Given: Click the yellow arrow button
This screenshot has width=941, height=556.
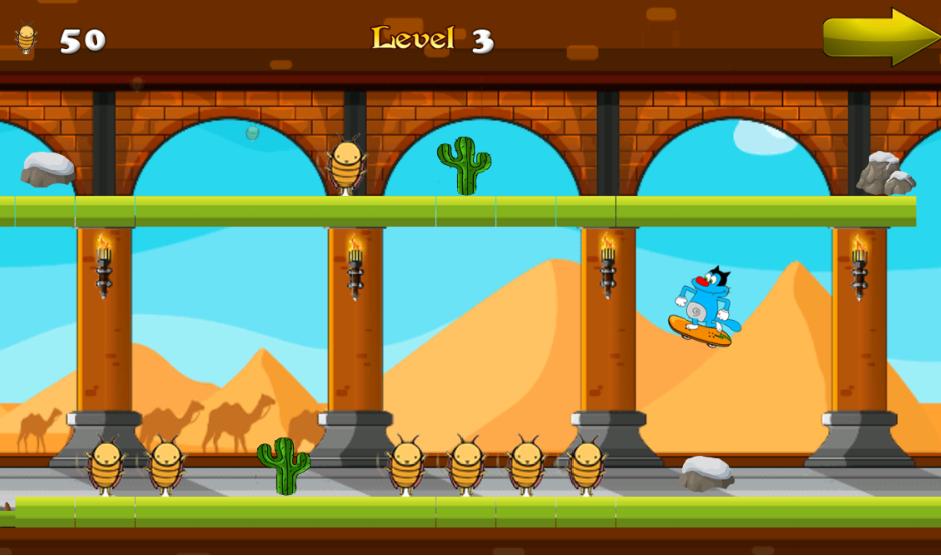Looking at the screenshot, I should tap(878, 37).
